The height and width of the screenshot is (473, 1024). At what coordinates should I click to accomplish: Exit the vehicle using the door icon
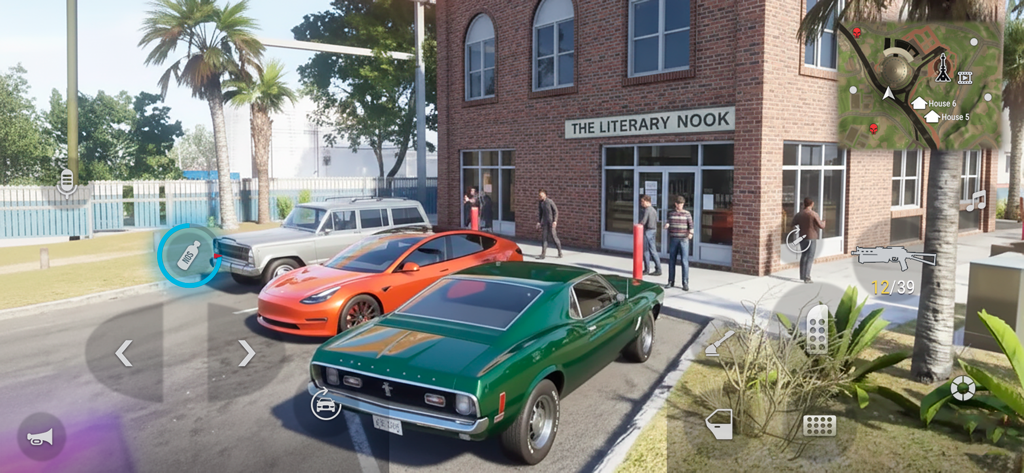click(719, 424)
